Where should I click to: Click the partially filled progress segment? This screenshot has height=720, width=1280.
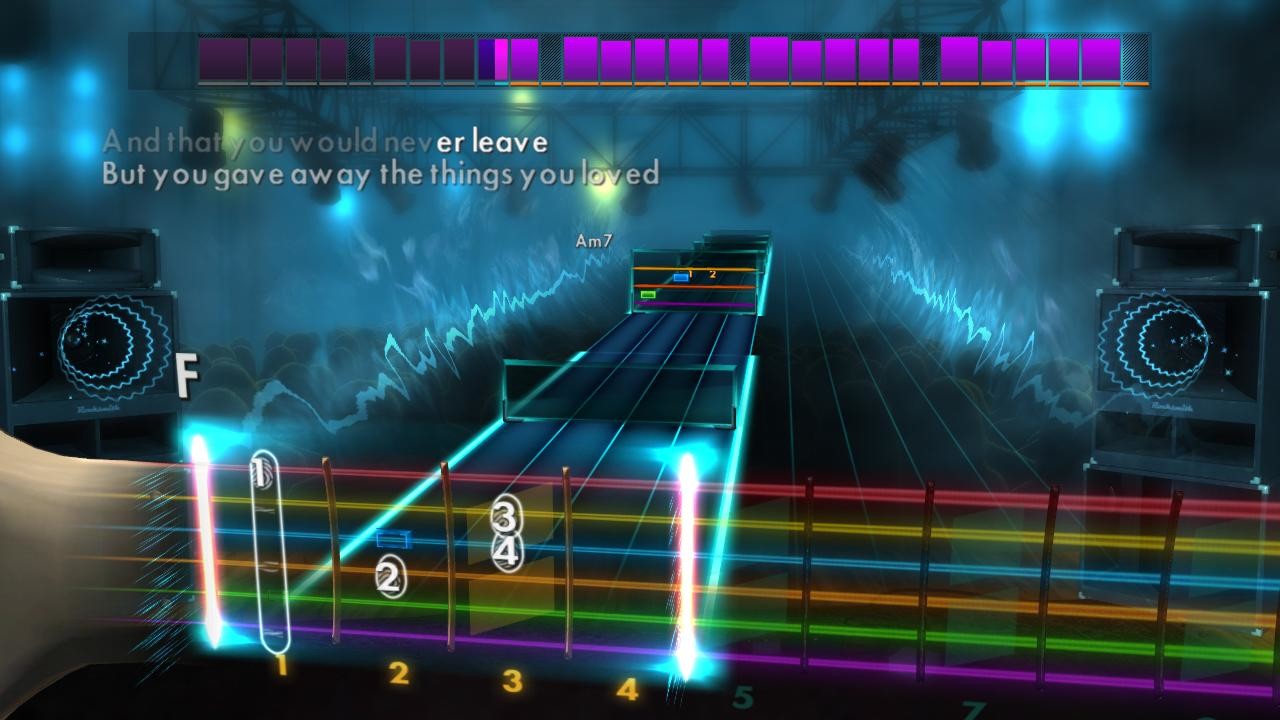[494, 57]
